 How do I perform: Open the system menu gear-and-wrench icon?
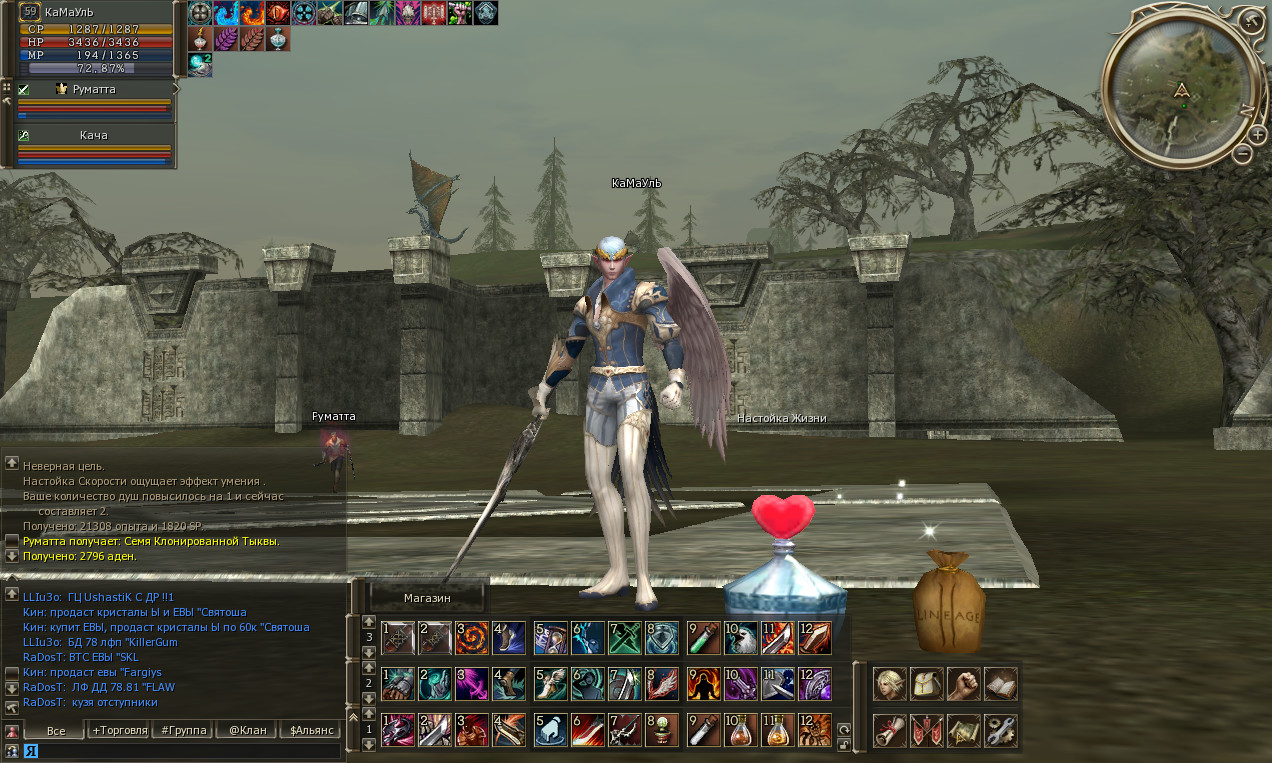coord(1000,730)
